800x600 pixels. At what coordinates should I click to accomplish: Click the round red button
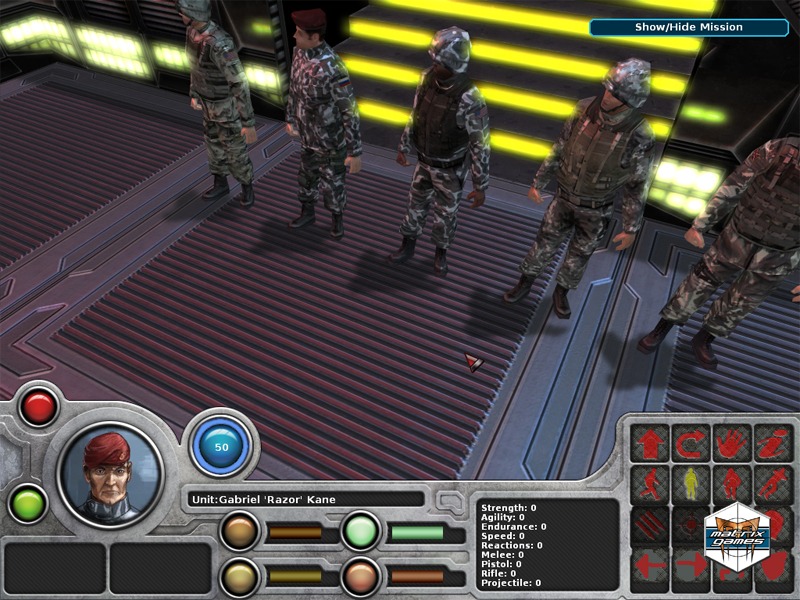38,407
